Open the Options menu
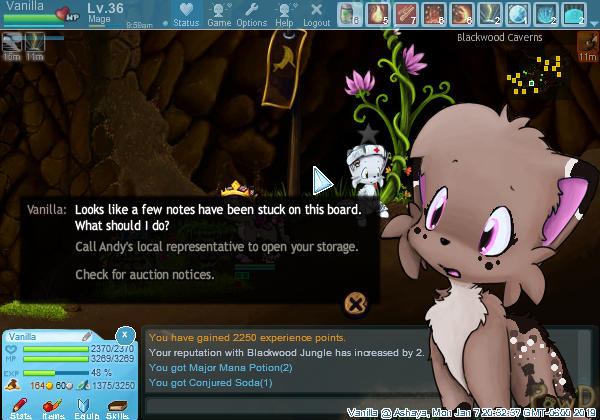Screen dimensions: 600x420 pos(251,15)
